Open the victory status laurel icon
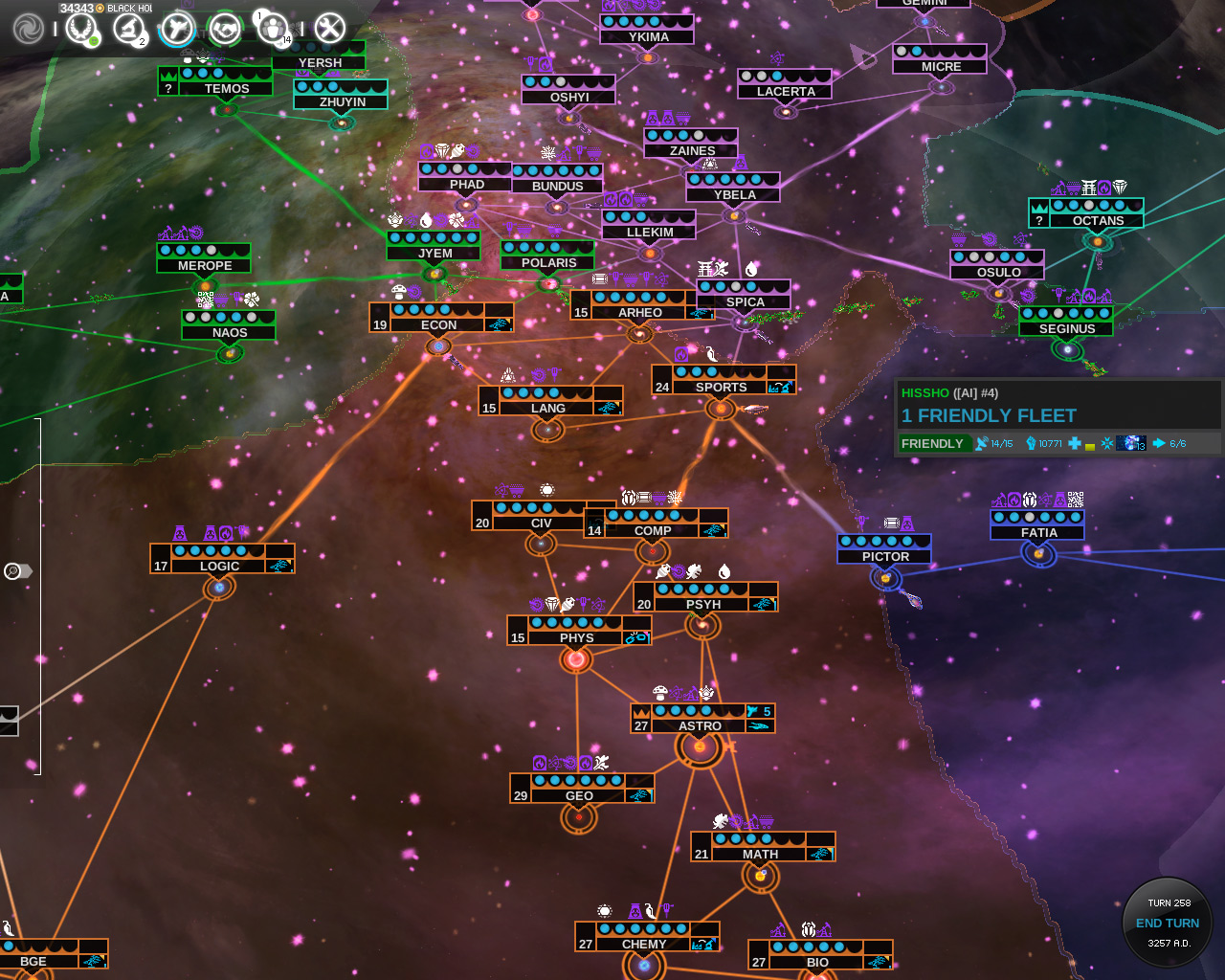The height and width of the screenshot is (980, 1225). [81, 26]
